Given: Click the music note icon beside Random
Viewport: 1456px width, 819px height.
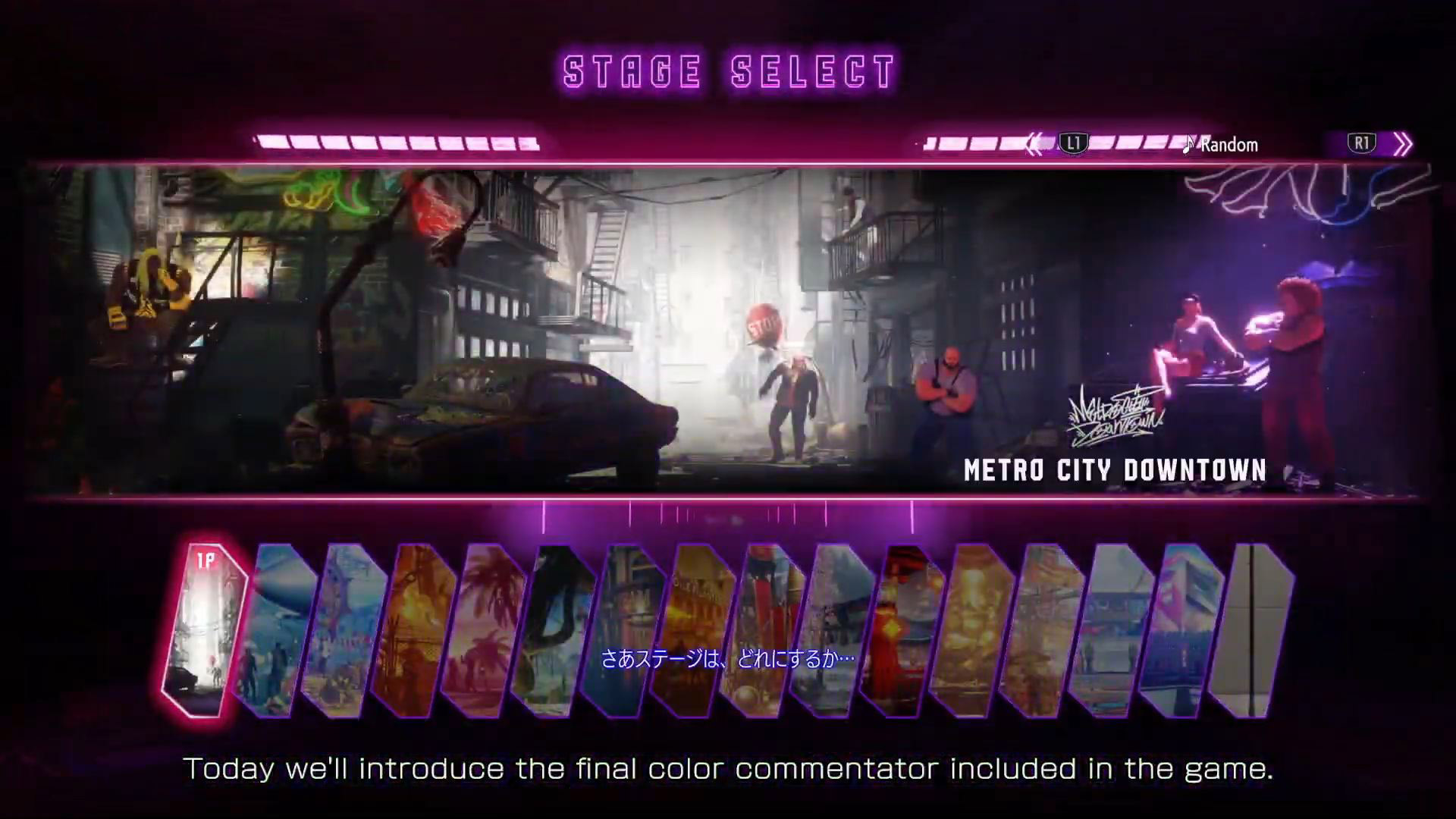Looking at the screenshot, I should coord(1190,144).
